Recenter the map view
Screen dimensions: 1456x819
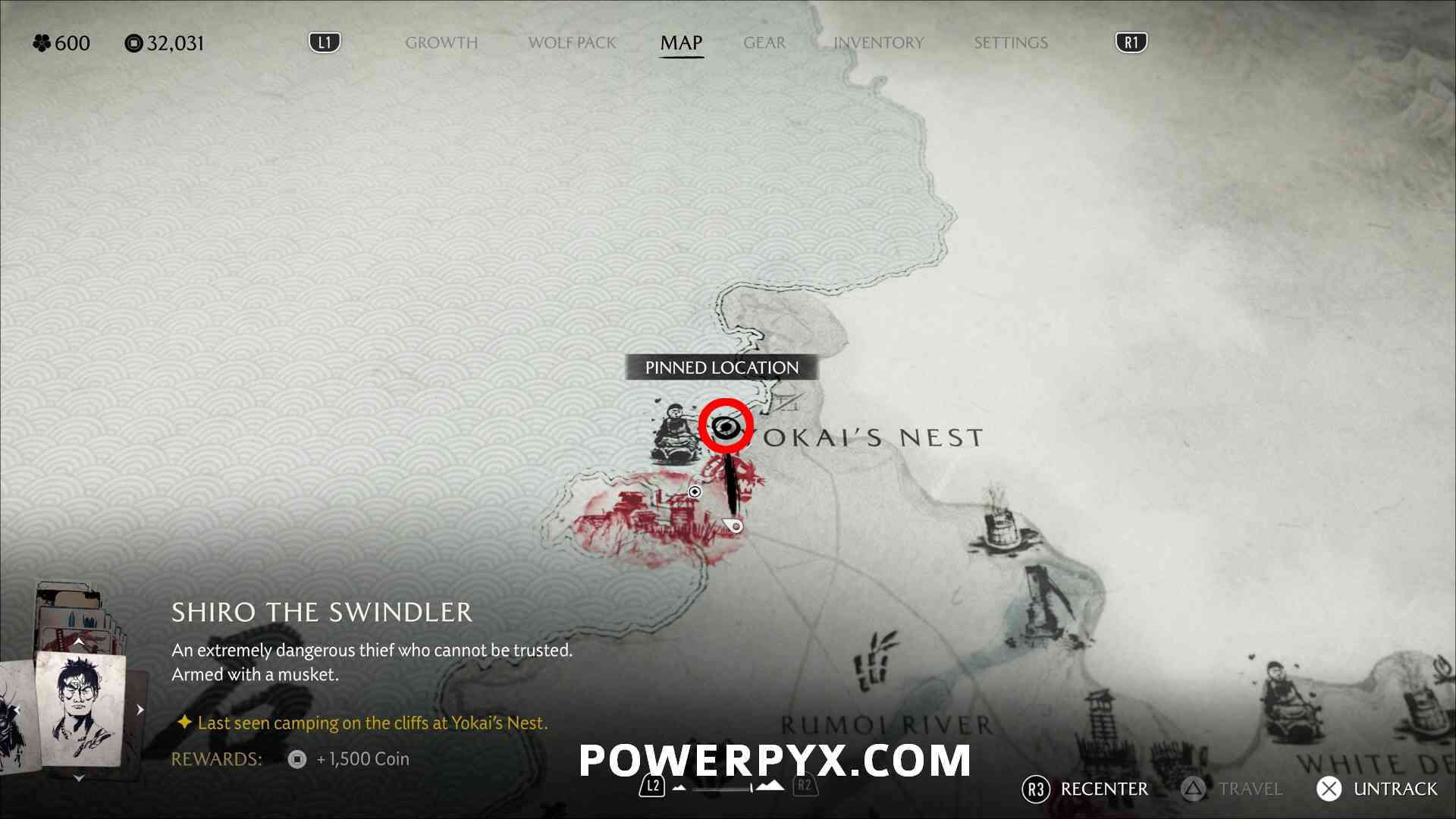pos(1085,789)
